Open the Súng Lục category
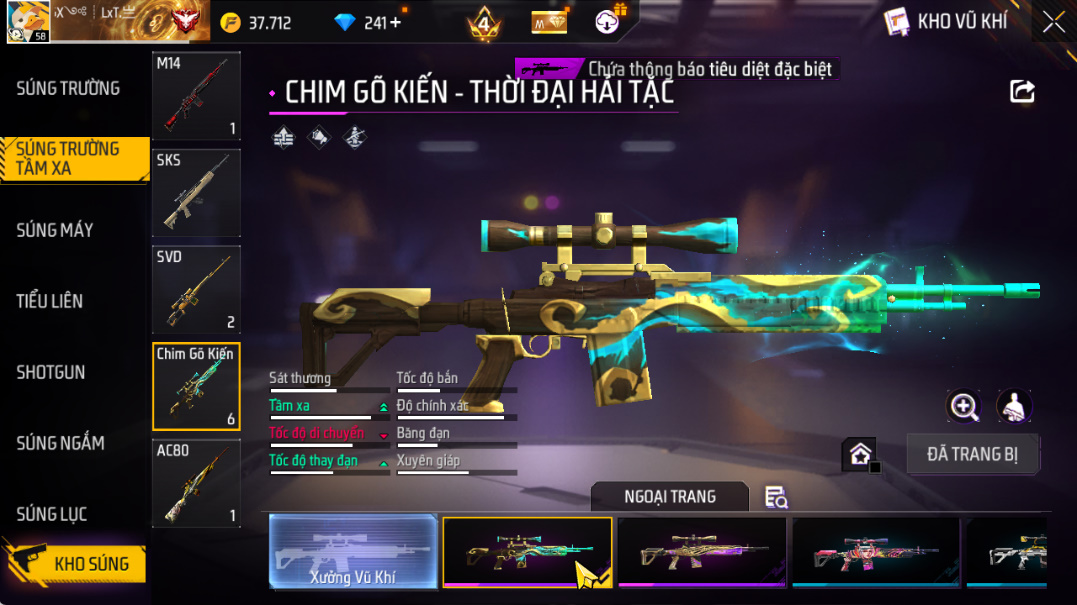The image size is (1077, 605). click(52, 514)
